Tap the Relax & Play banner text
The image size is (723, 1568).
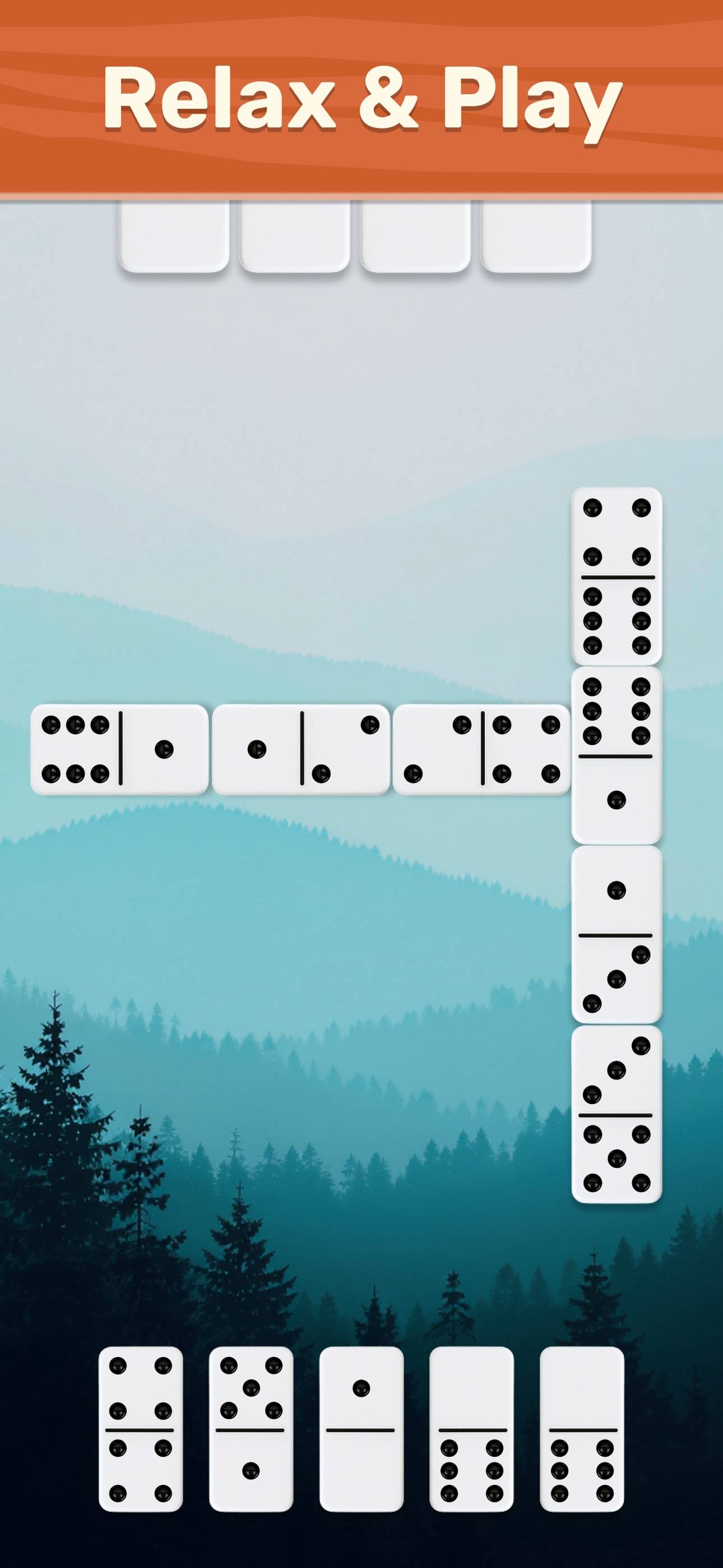point(361,100)
